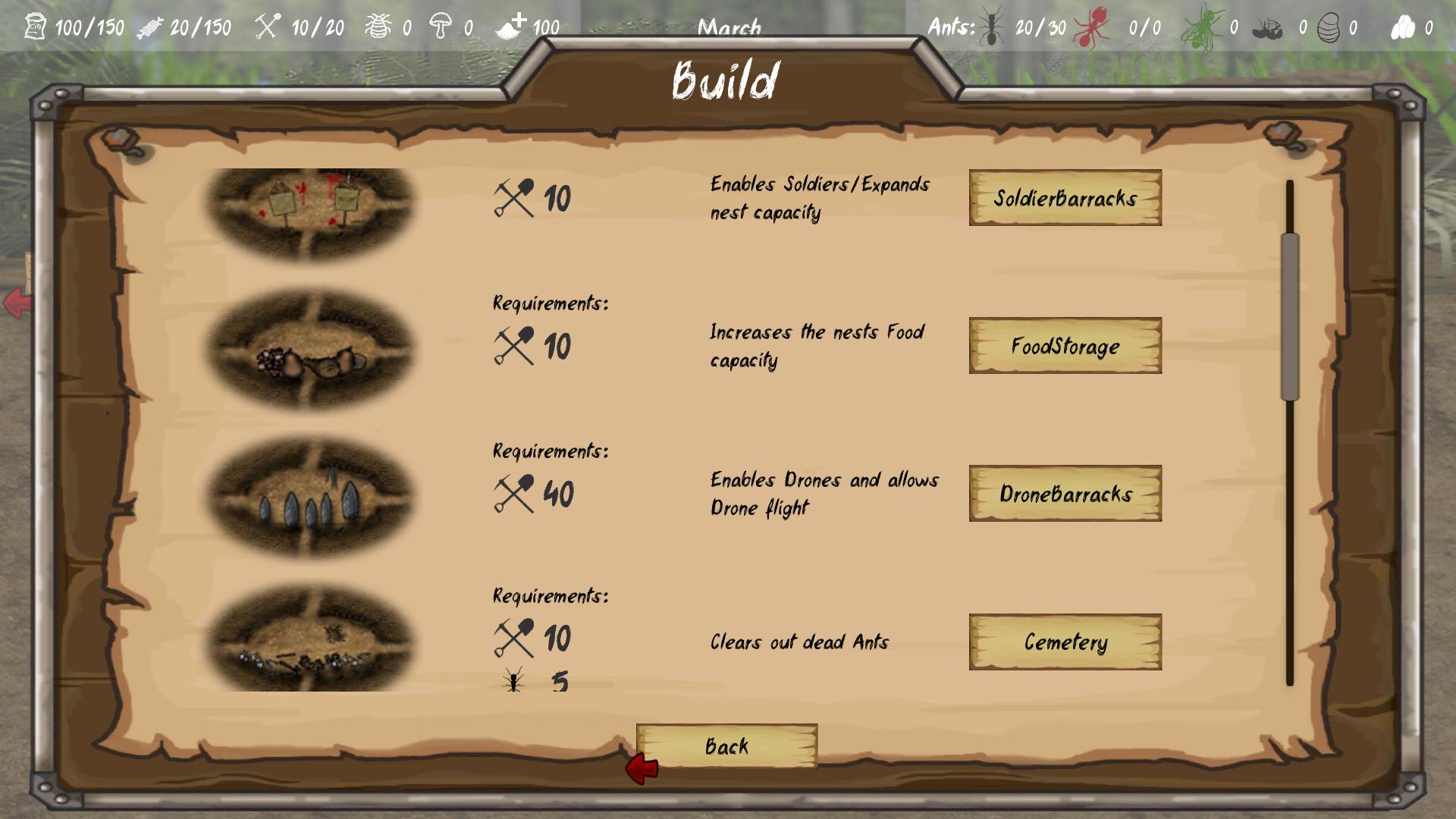Image resolution: width=1456 pixels, height=819 pixels.
Task: Select the food storage chamber thumbnail
Action: coord(310,349)
